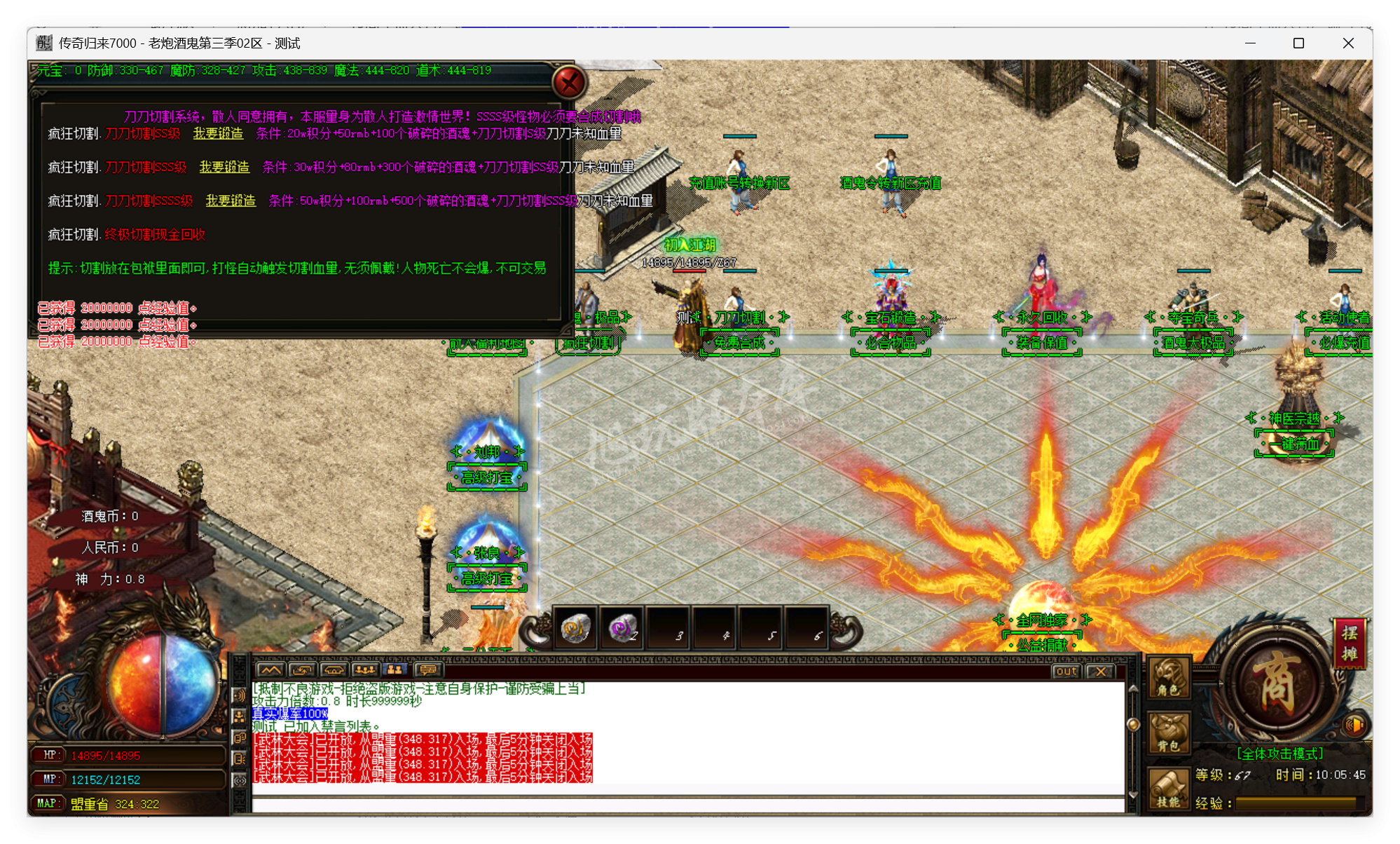Screen dimensions: 1400x844
Task: Select the chat bubble icon in the chat toolbar
Action: [x=427, y=670]
